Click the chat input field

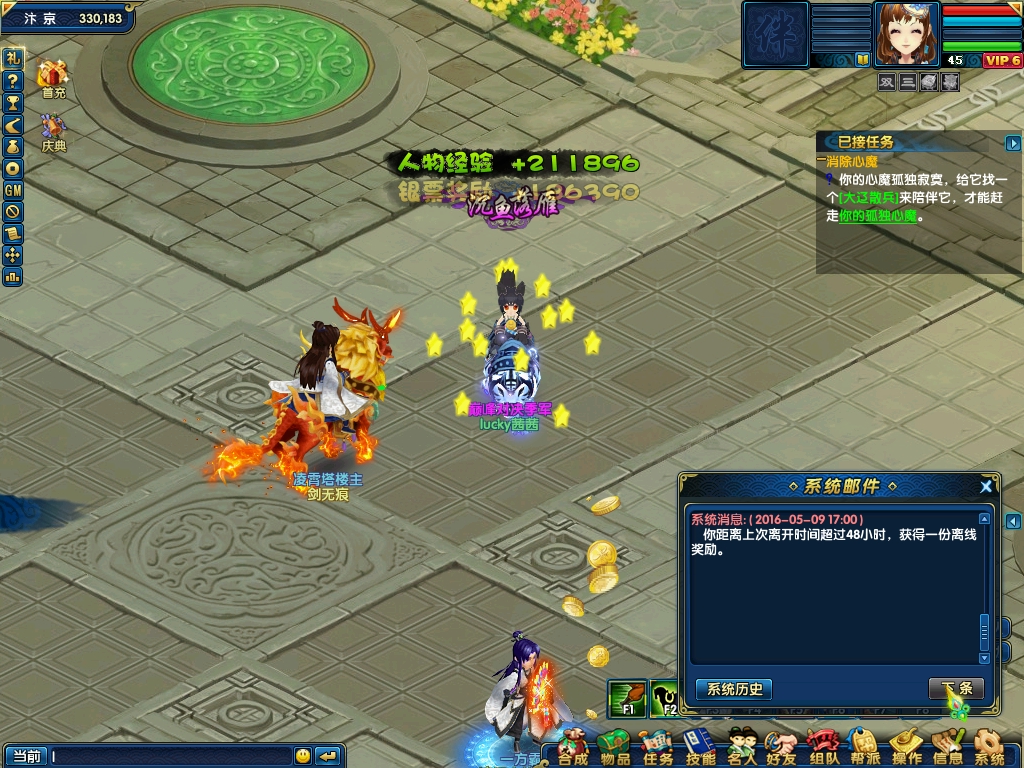[x=170, y=756]
